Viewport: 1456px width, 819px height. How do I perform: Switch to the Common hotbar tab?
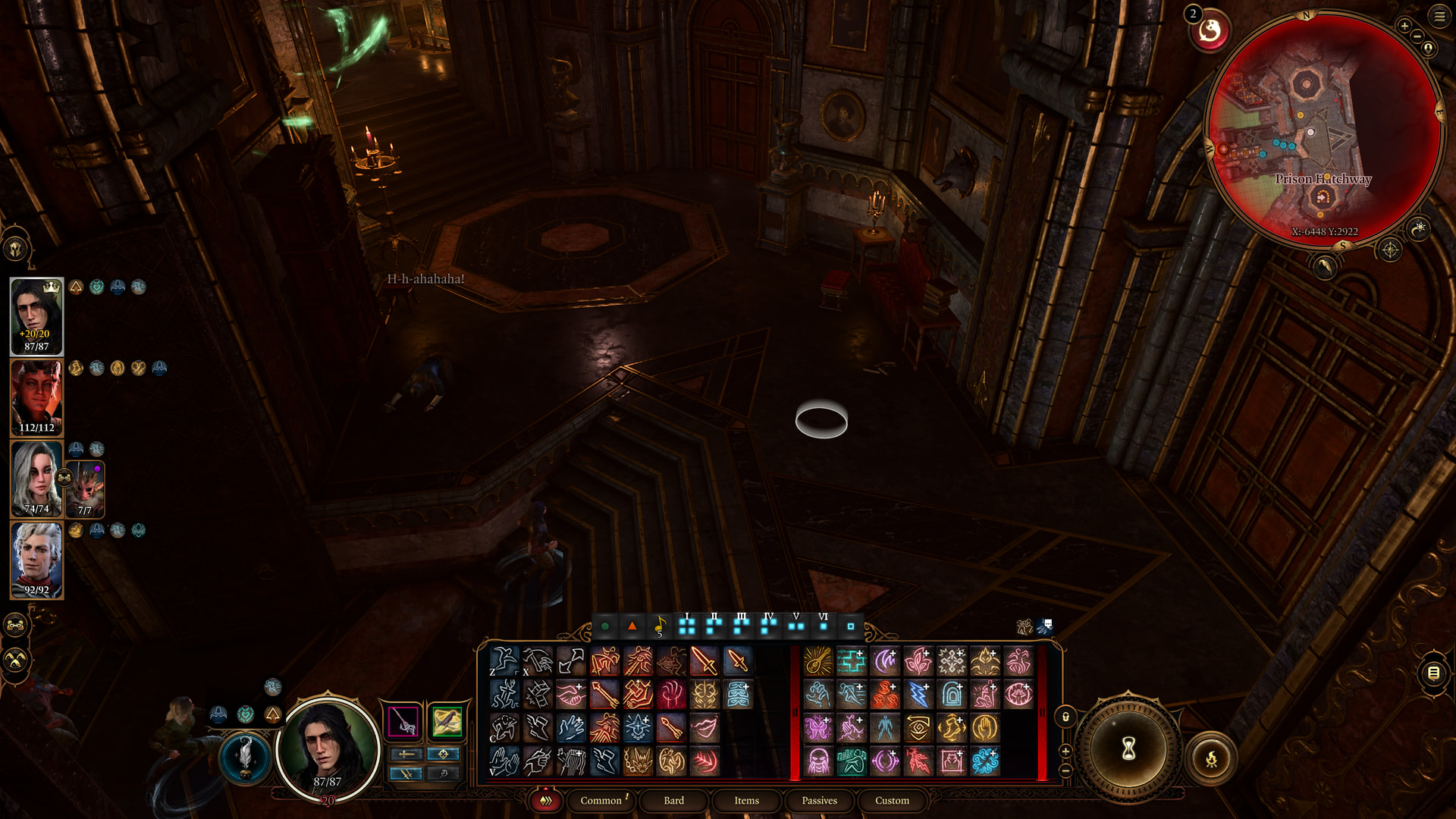pyautogui.click(x=601, y=800)
